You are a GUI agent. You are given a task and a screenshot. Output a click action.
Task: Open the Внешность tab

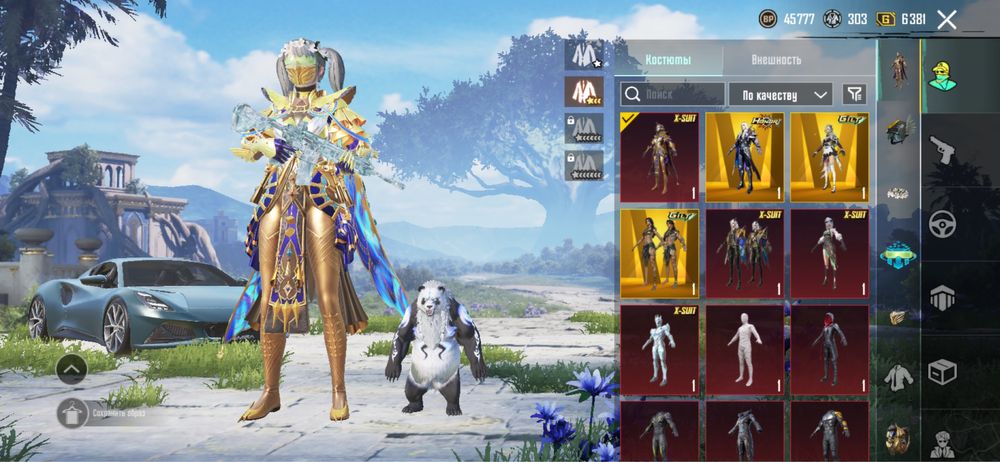pos(776,60)
